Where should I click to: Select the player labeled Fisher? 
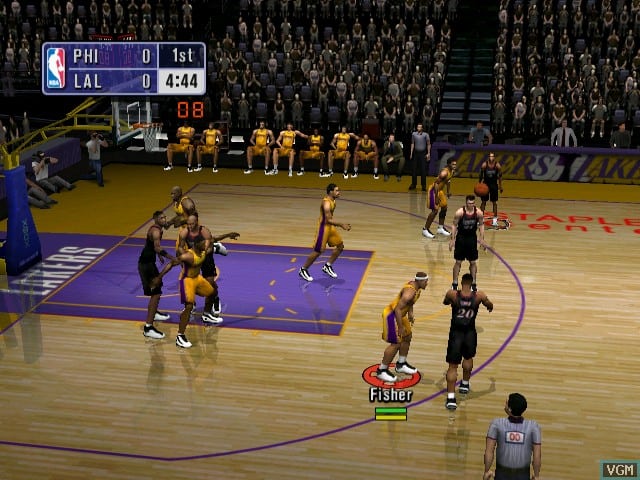(x=398, y=325)
